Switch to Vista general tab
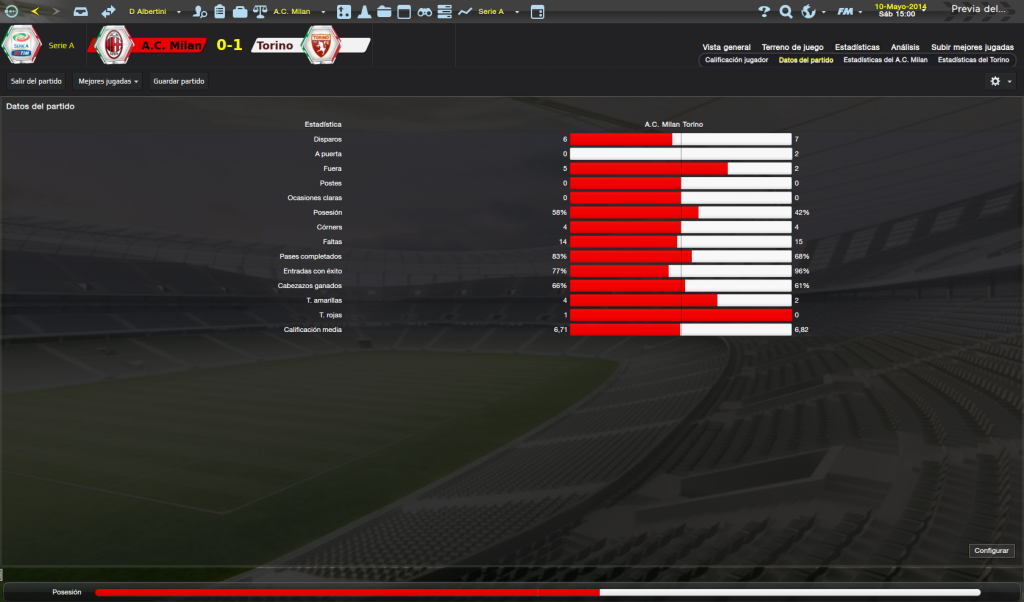Image resolution: width=1024 pixels, height=602 pixels. [x=726, y=47]
